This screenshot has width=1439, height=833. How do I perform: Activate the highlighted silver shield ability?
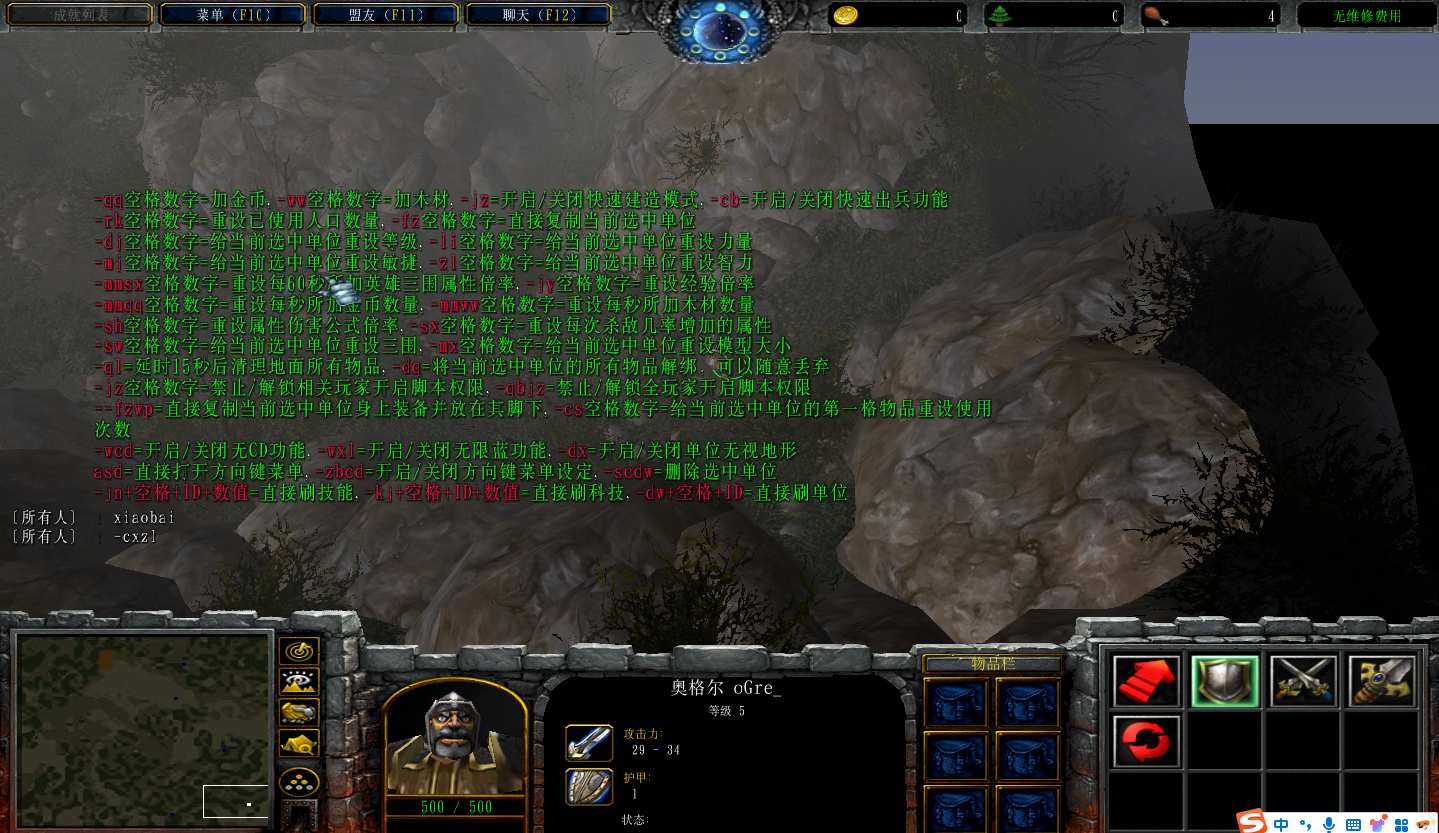pos(1225,681)
